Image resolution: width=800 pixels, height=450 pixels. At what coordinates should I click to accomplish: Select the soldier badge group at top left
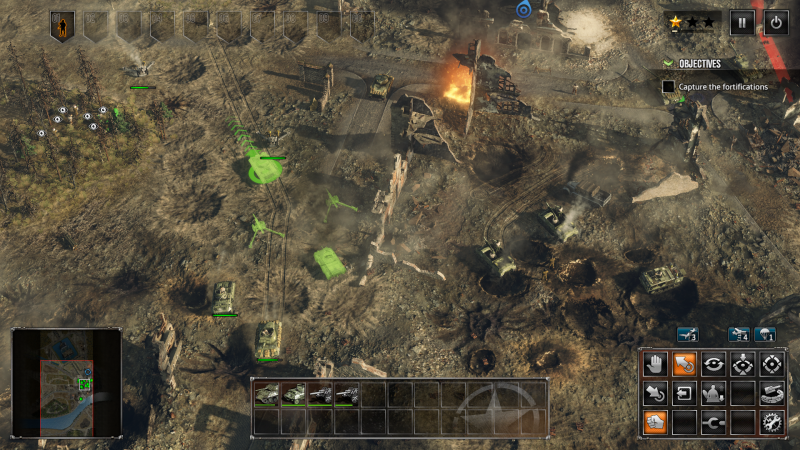pyautogui.click(x=62, y=26)
